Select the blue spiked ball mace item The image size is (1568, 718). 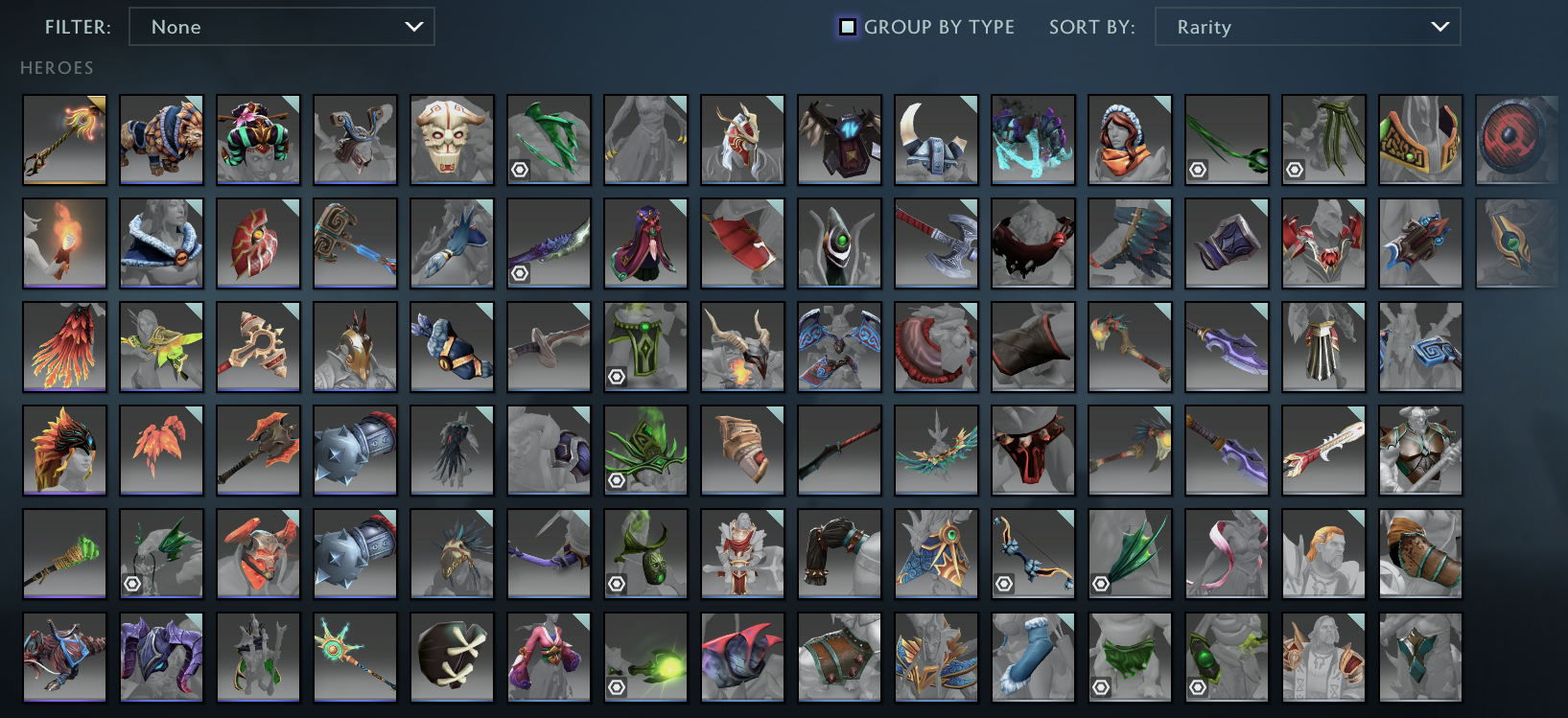click(x=355, y=450)
